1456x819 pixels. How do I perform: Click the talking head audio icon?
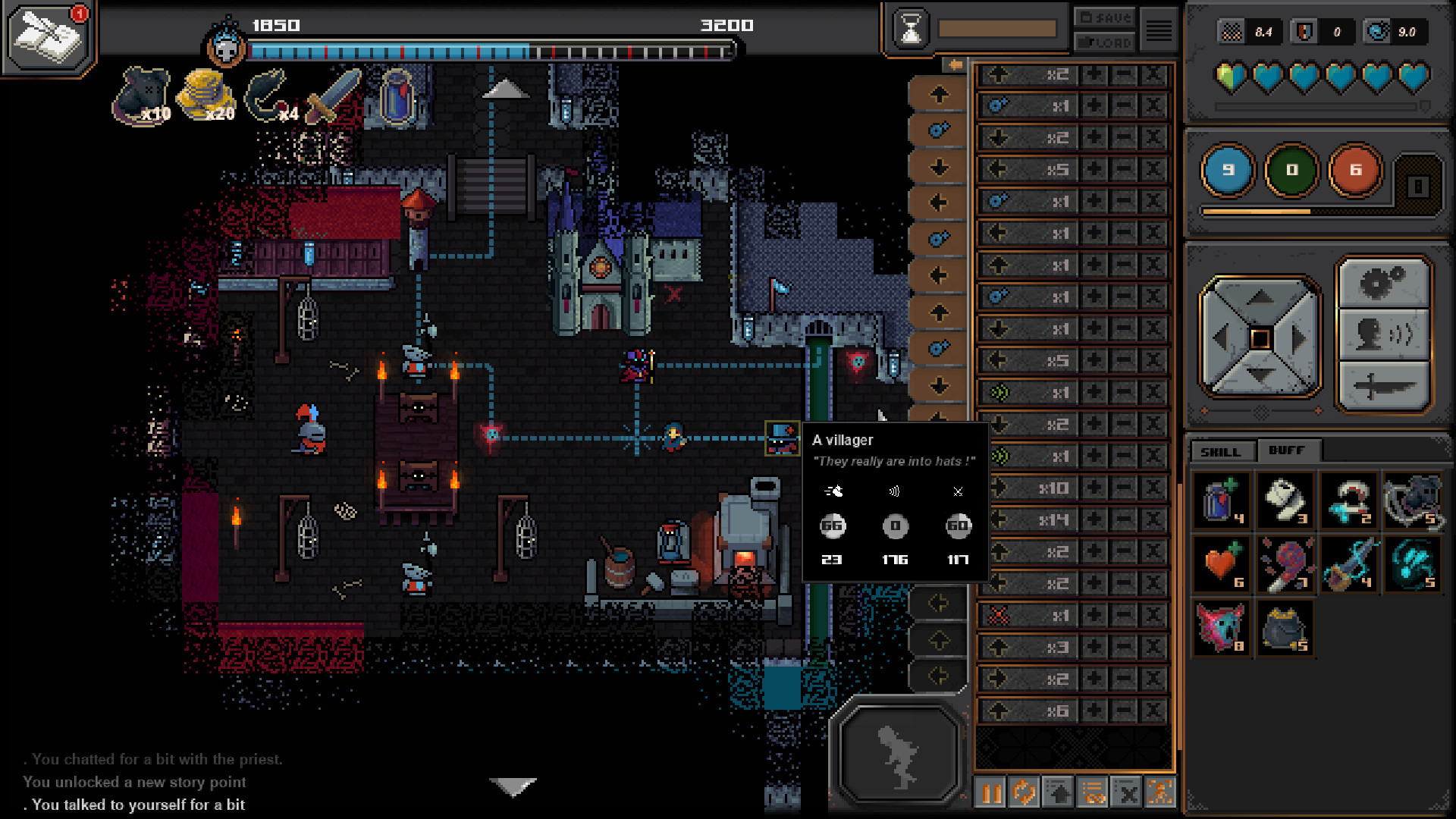pyautogui.click(x=1384, y=336)
